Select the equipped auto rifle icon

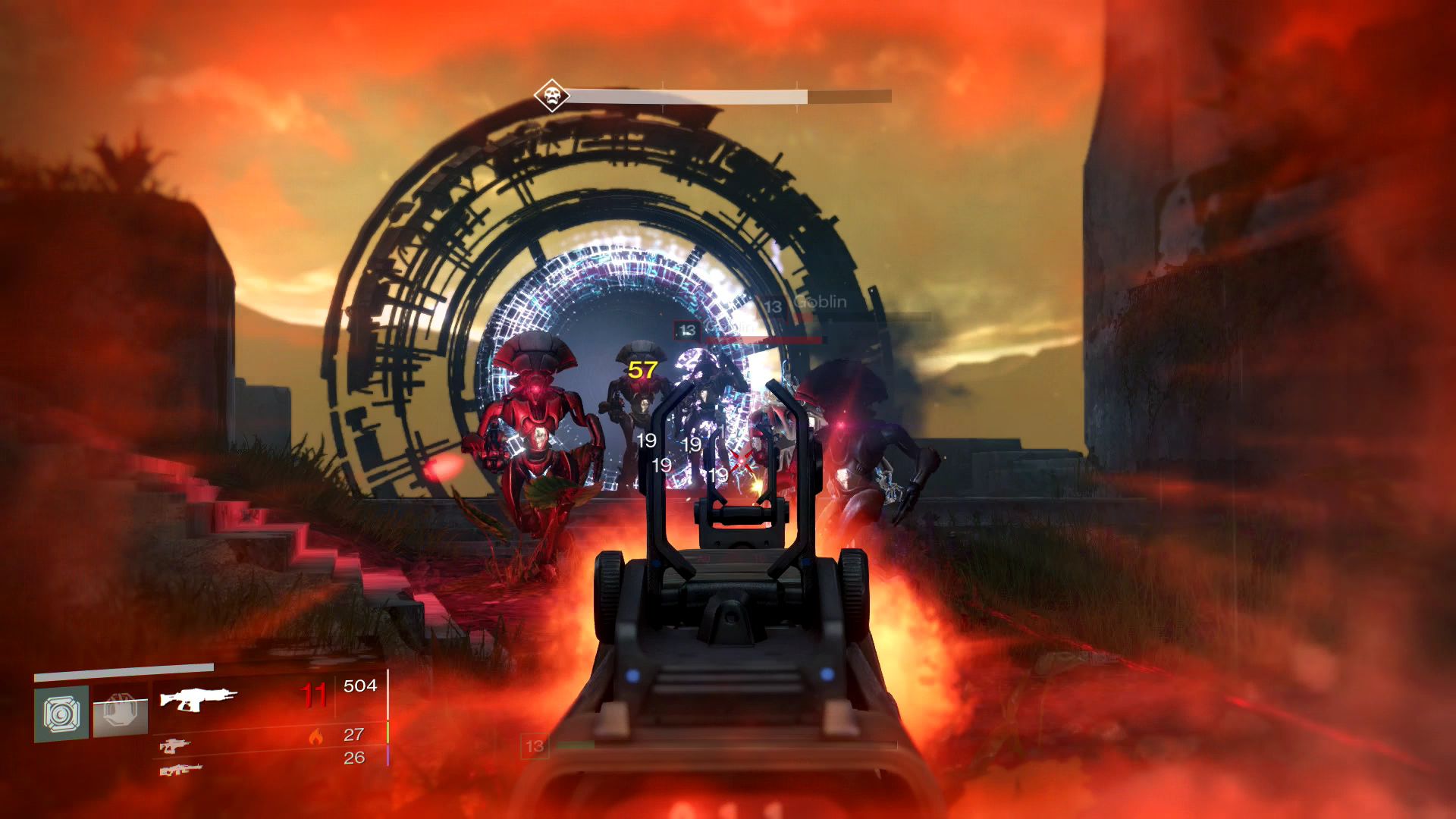click(199, 698)
